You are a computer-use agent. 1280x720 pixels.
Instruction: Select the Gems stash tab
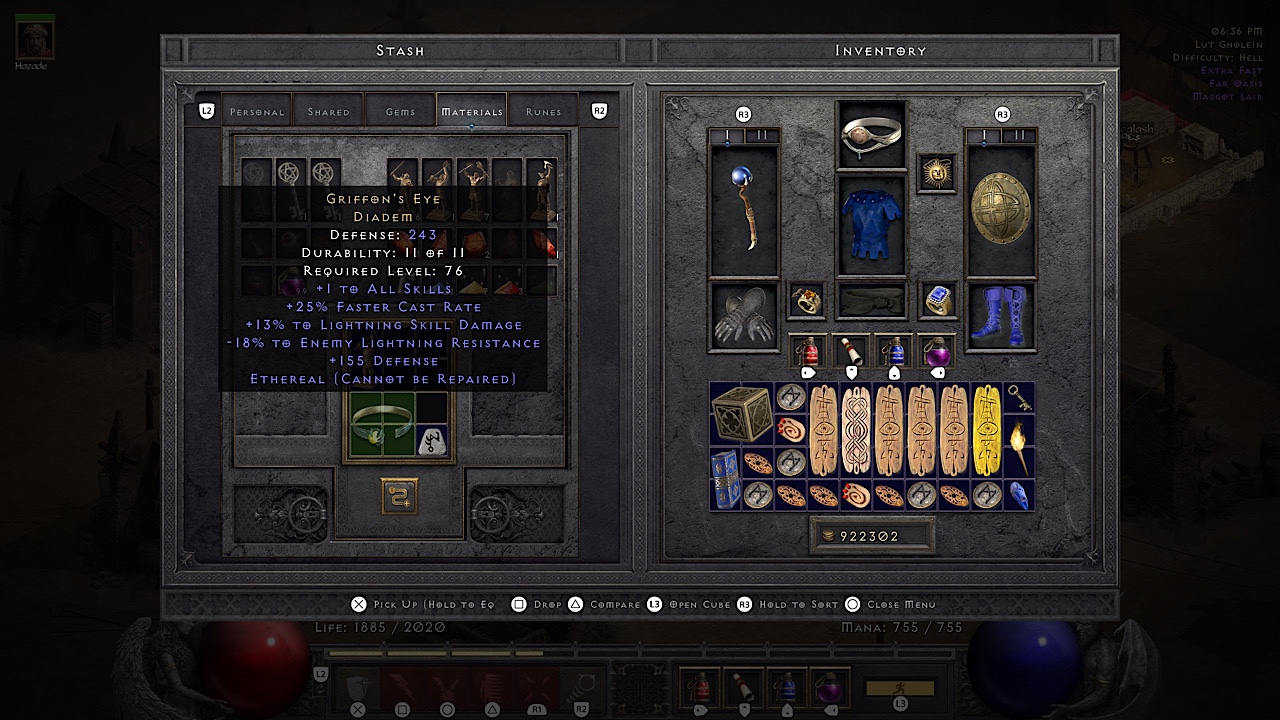pyautogui.click(x=400, y=112)
